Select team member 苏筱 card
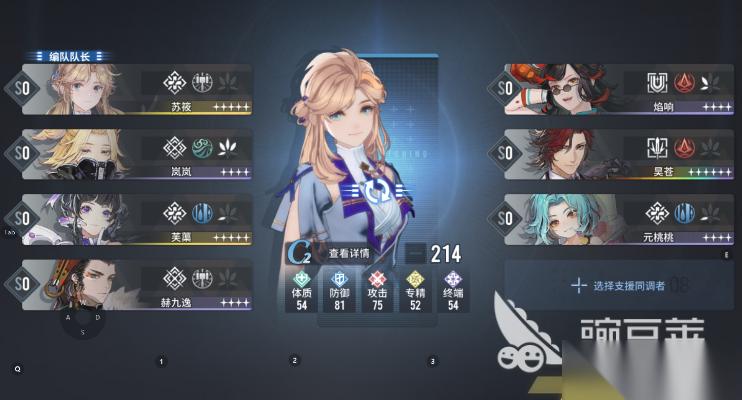 pos(135,90)
